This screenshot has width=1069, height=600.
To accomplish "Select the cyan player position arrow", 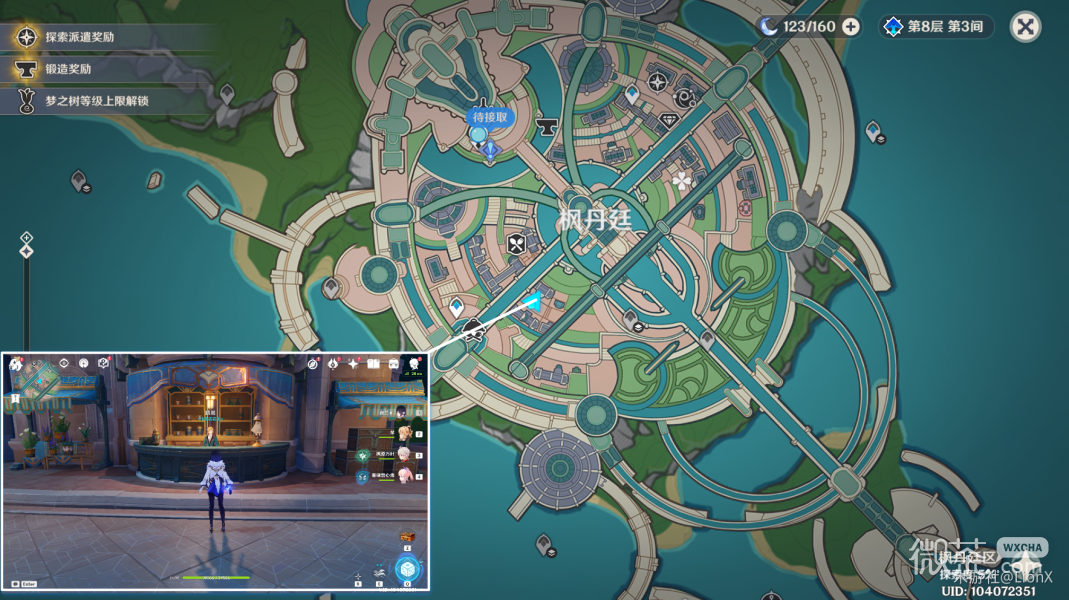I will 533,299.
